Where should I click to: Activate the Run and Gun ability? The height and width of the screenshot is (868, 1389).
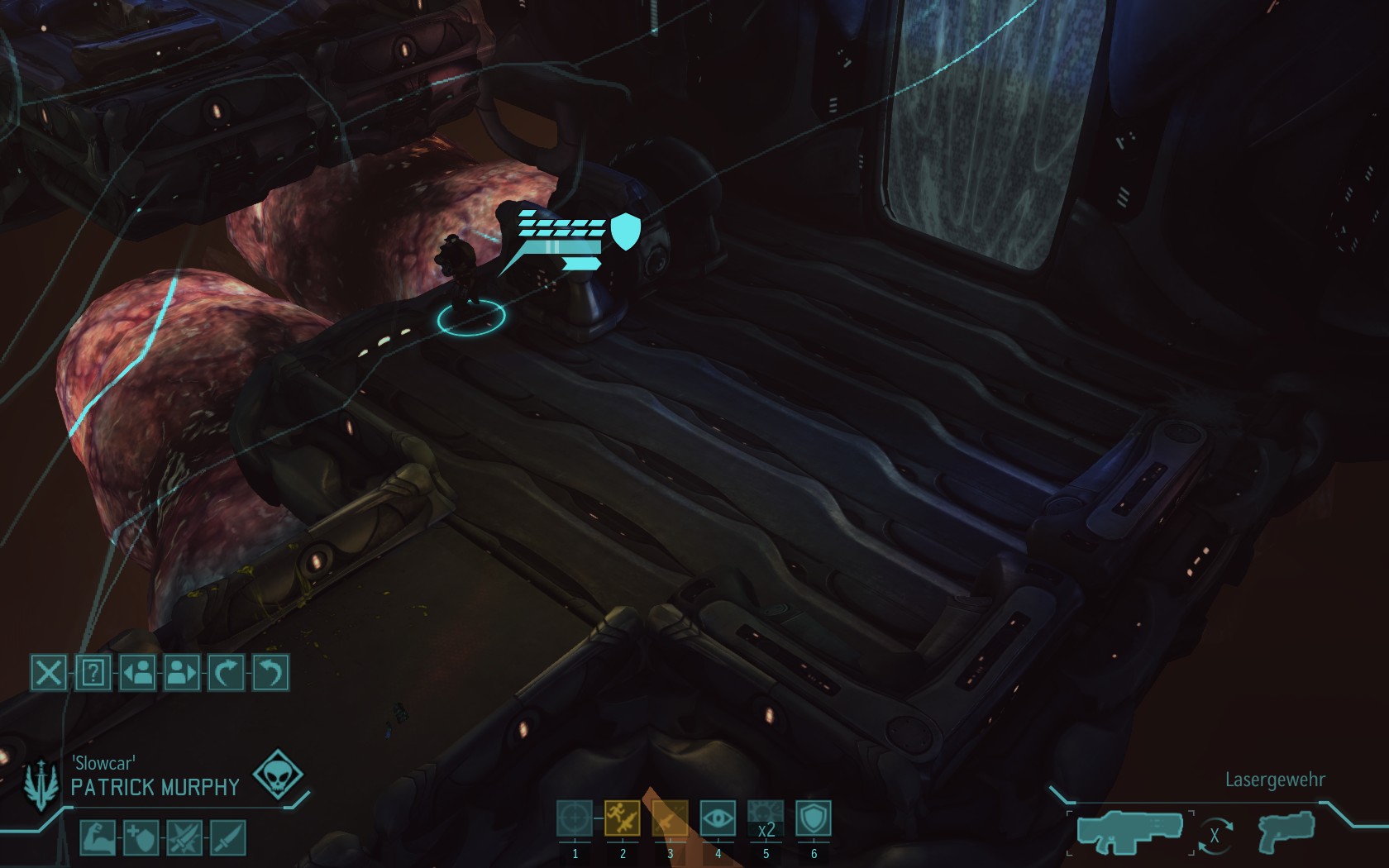coord(623,819)
